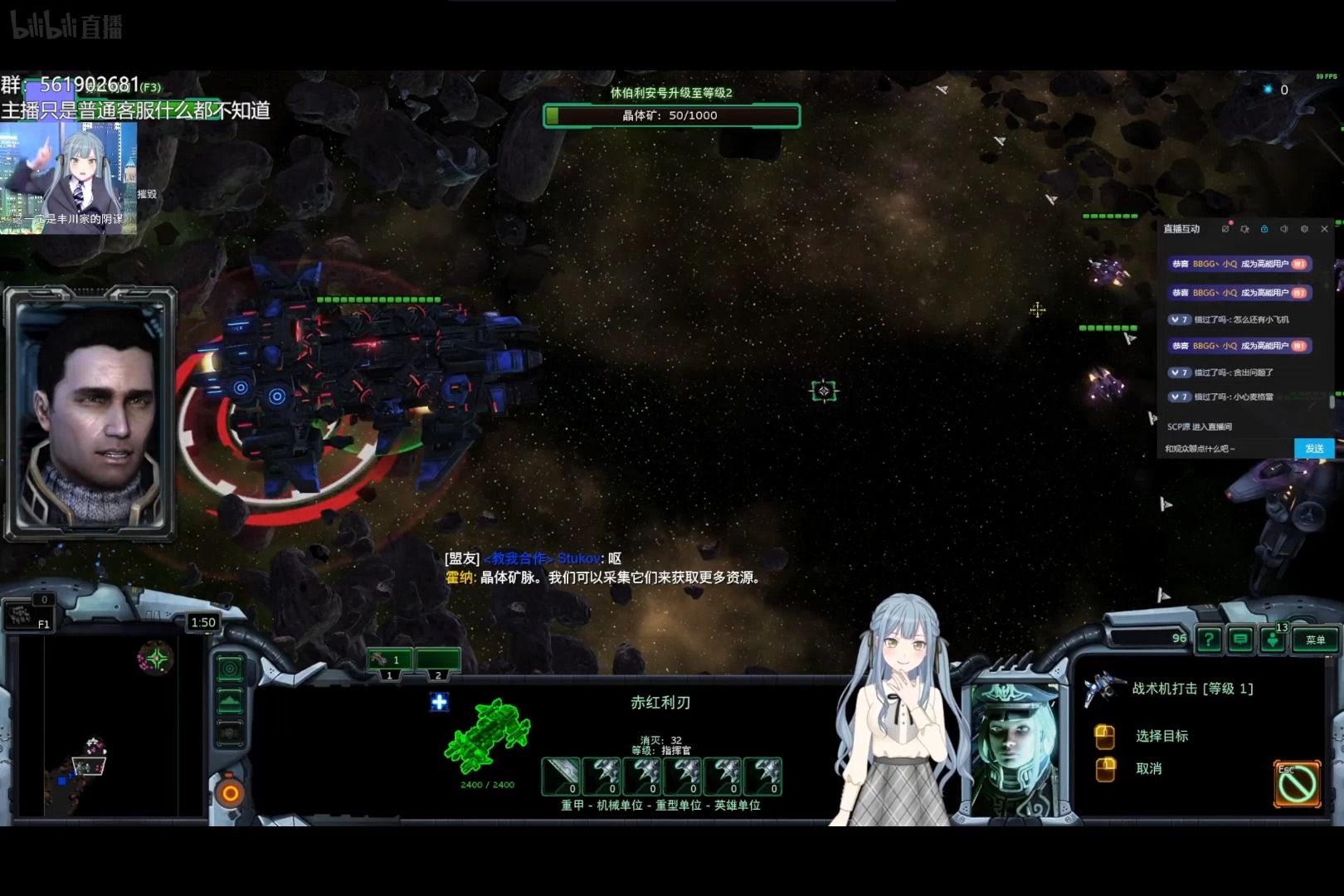Toggle the minimap terrain view button
Screen dimensions: 1344x896
click(x=230, y=702)
